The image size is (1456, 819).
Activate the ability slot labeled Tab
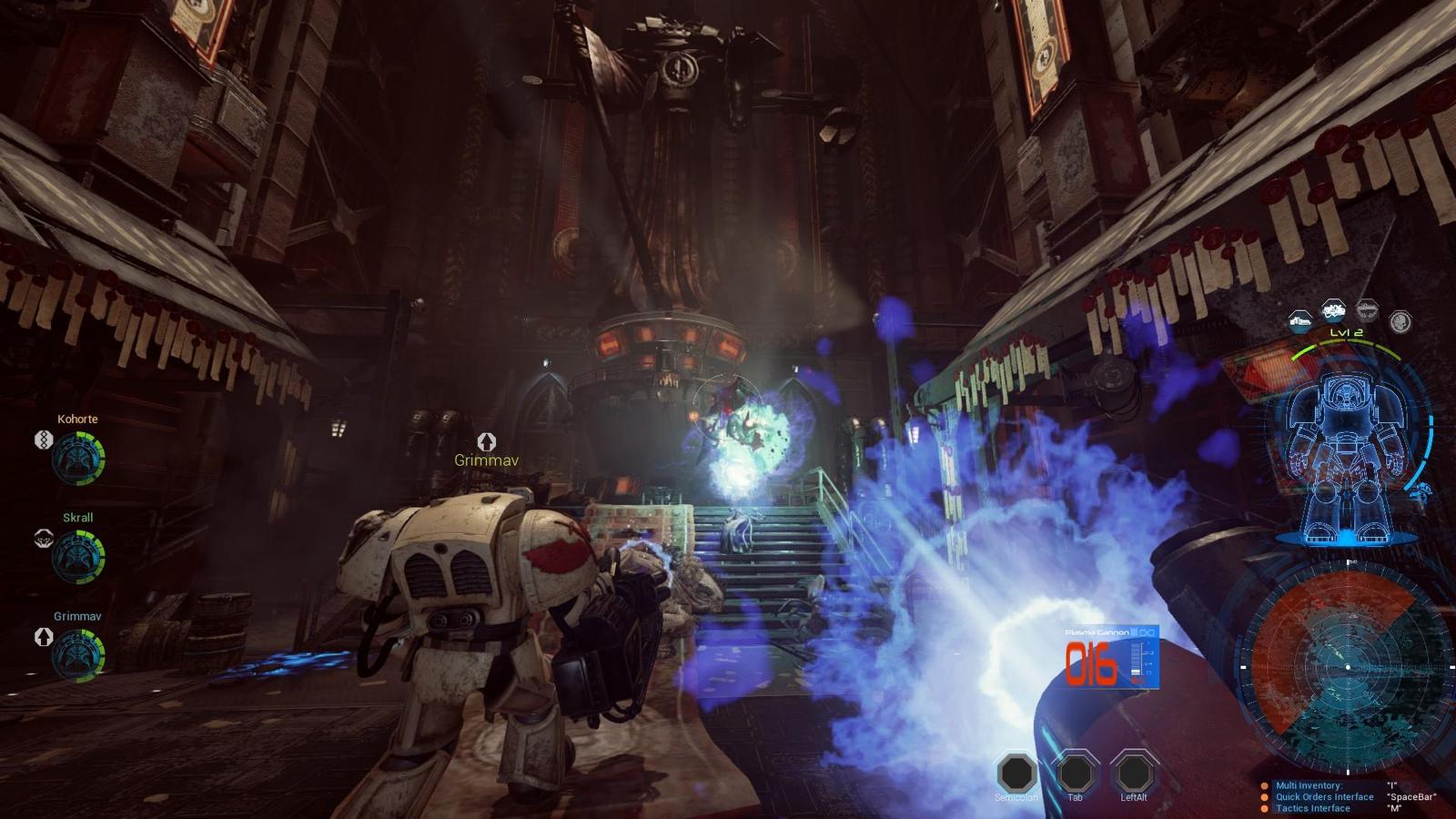[x=1075, y=773]
